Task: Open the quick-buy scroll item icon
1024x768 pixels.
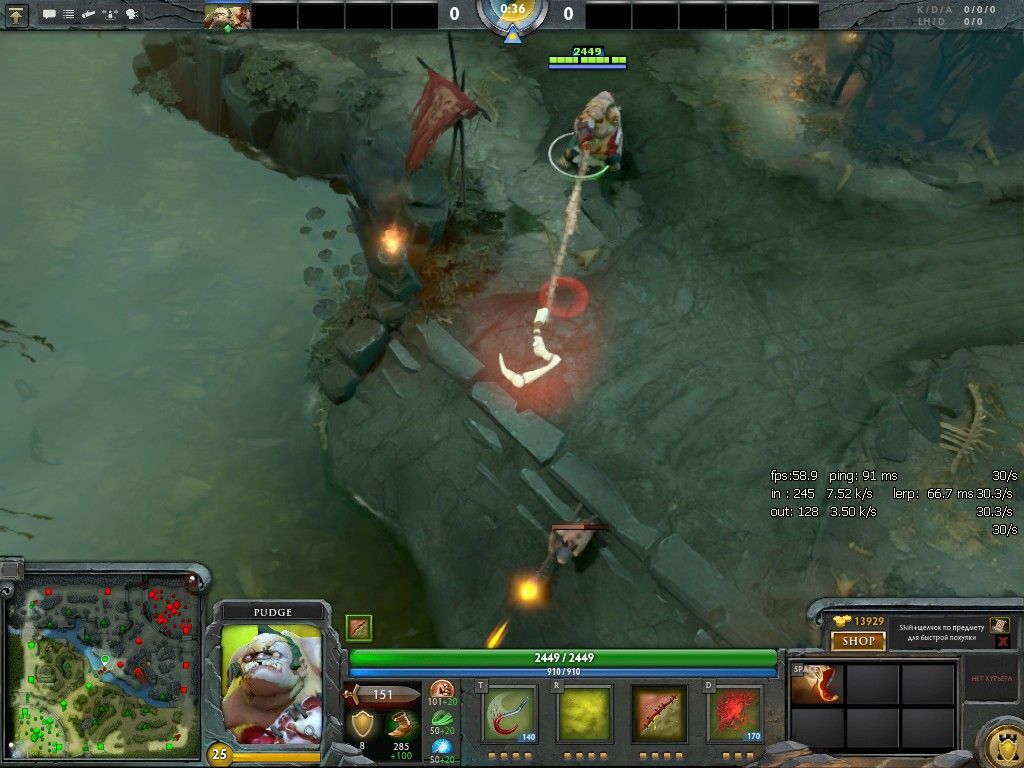Action: pos(998,624)
